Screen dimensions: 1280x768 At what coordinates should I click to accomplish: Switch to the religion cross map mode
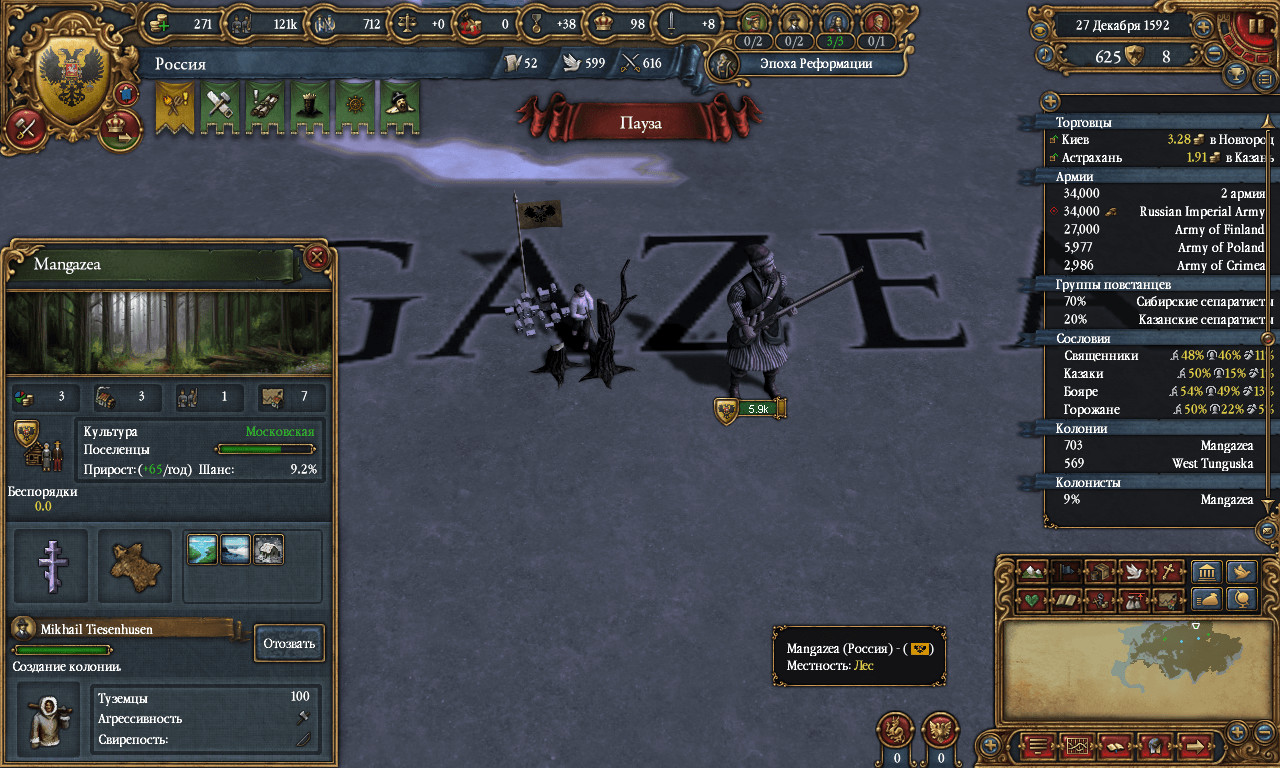(1165, 573)
